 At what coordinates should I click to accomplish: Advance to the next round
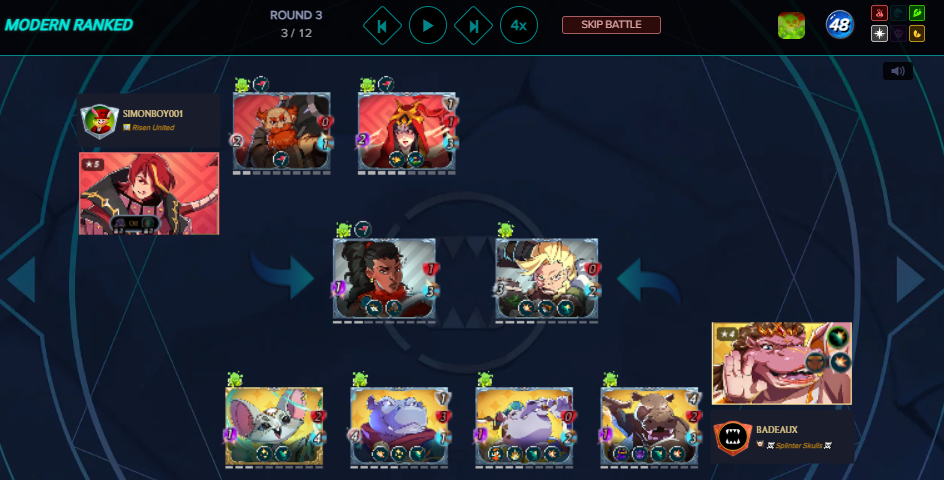pos(473,25)
